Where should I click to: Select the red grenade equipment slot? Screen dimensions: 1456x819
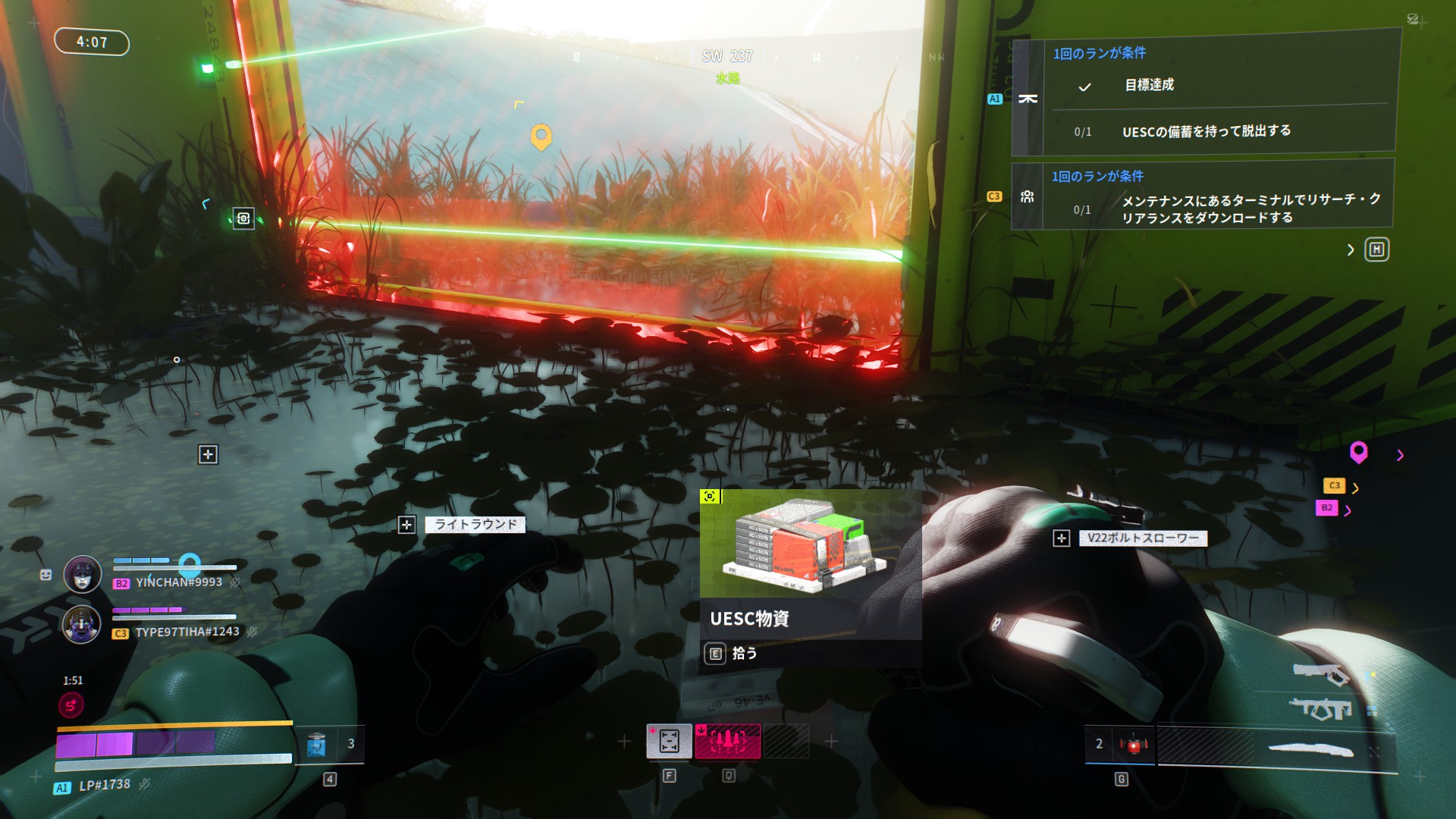pos(1134,744)
